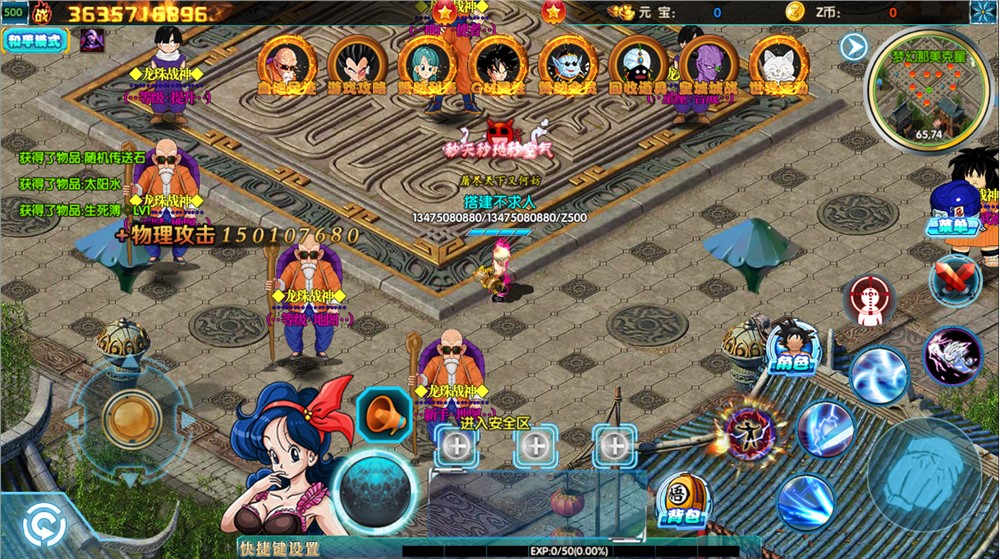Viewport: 1000px width, 559px height.
Task: Toggle the 和平模式 combat mode button
Action: 35,41
